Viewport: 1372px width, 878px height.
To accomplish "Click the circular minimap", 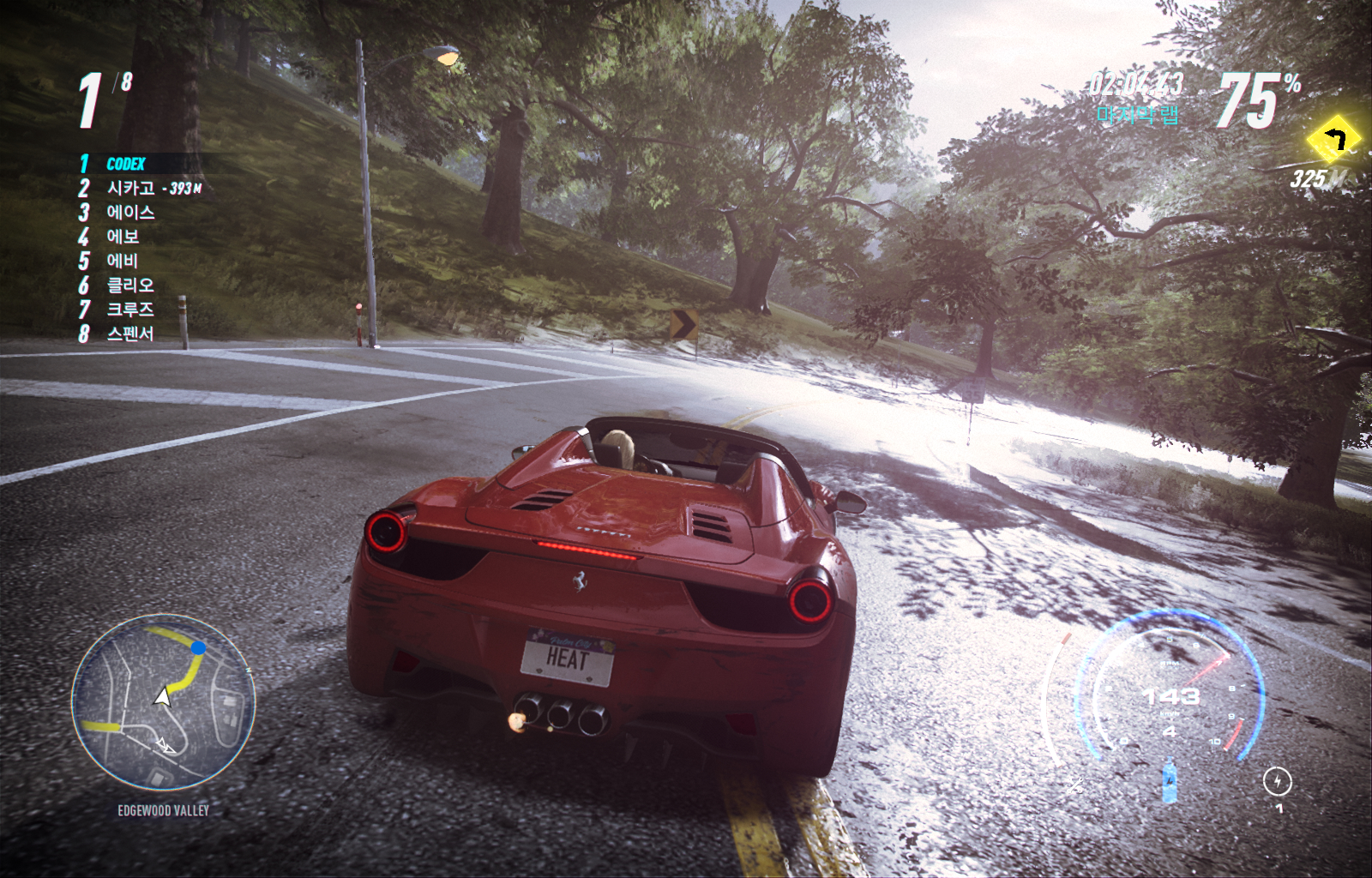I will coord(163,701).
